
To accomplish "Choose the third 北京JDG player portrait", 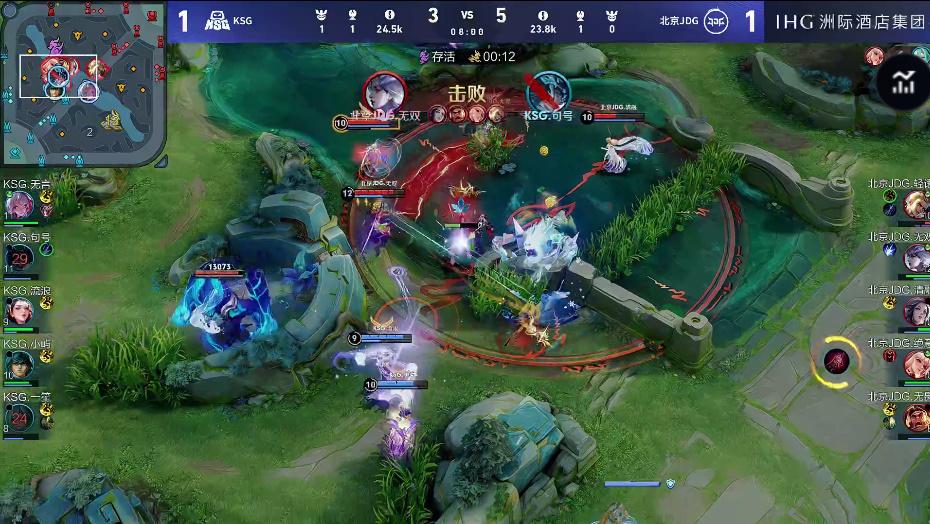I will click(915, 312).
